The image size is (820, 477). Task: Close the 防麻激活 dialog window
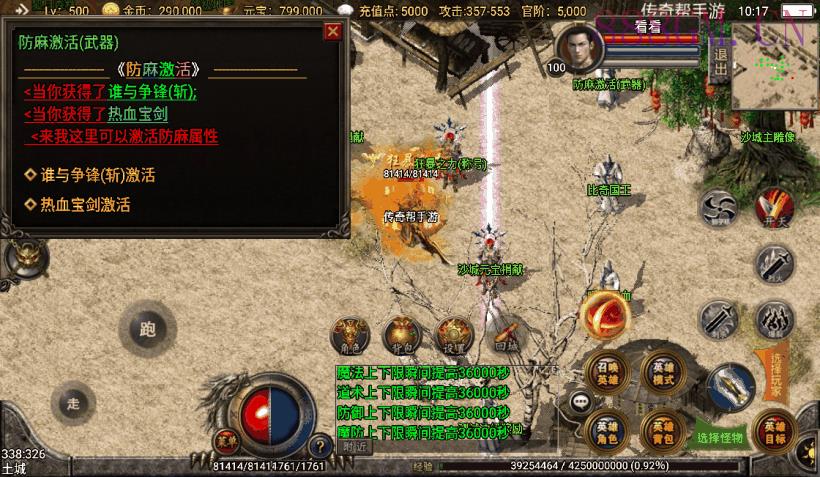coord(333,31)
